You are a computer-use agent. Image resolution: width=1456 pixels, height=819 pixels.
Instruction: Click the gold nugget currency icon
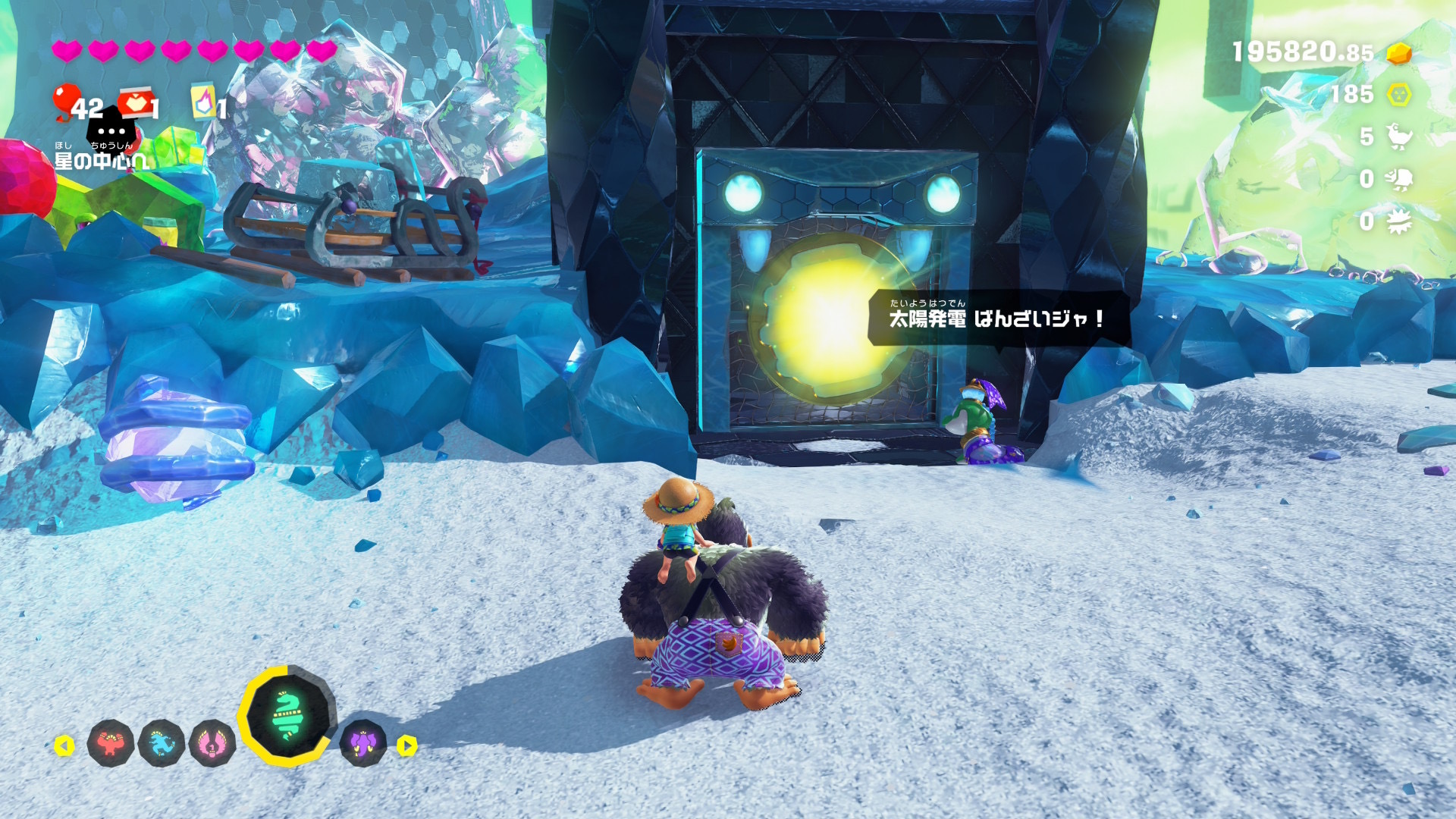click(1399, 53)
